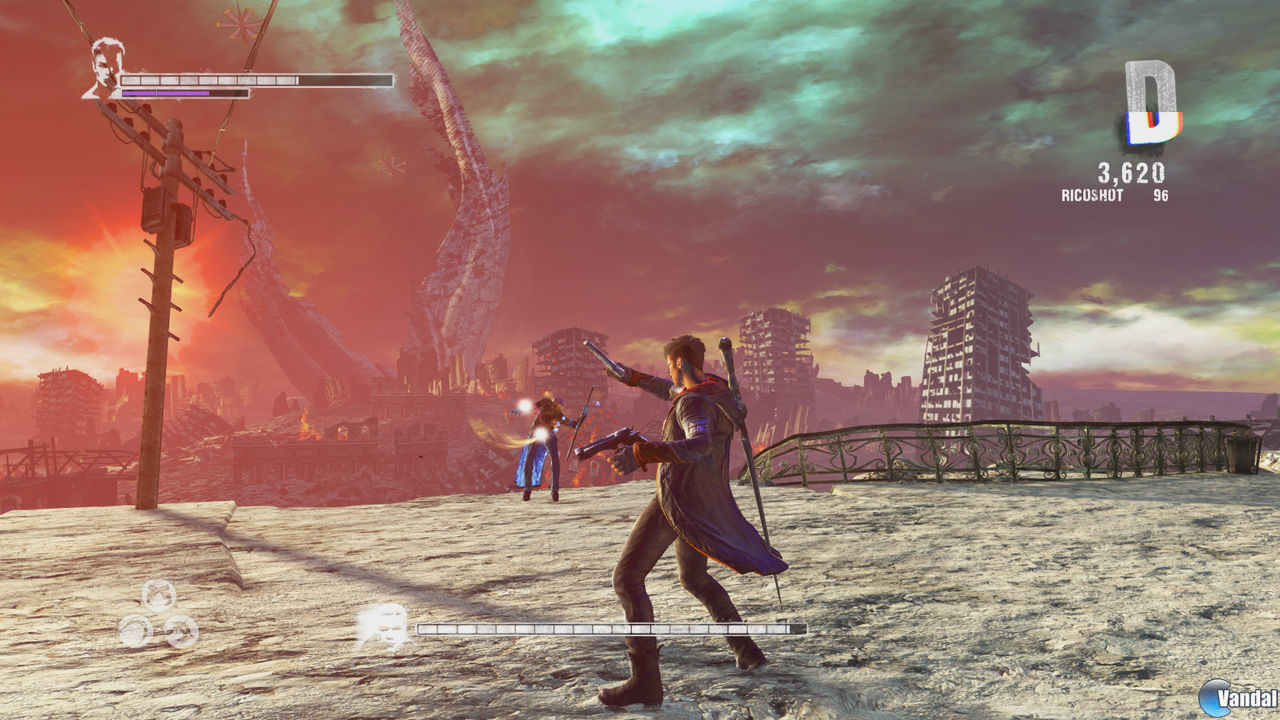
Task: Select the Ebony & Ivory pistols weapon icon
Action: tap(157, 596)
